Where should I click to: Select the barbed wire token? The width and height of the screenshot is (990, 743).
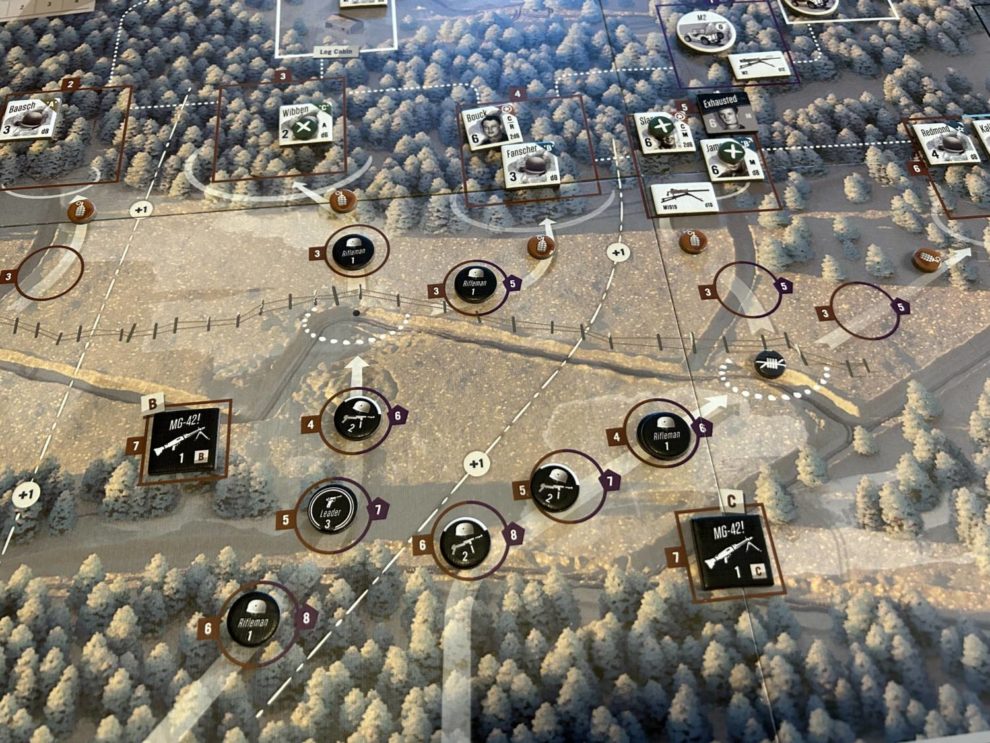coord(770,366)
